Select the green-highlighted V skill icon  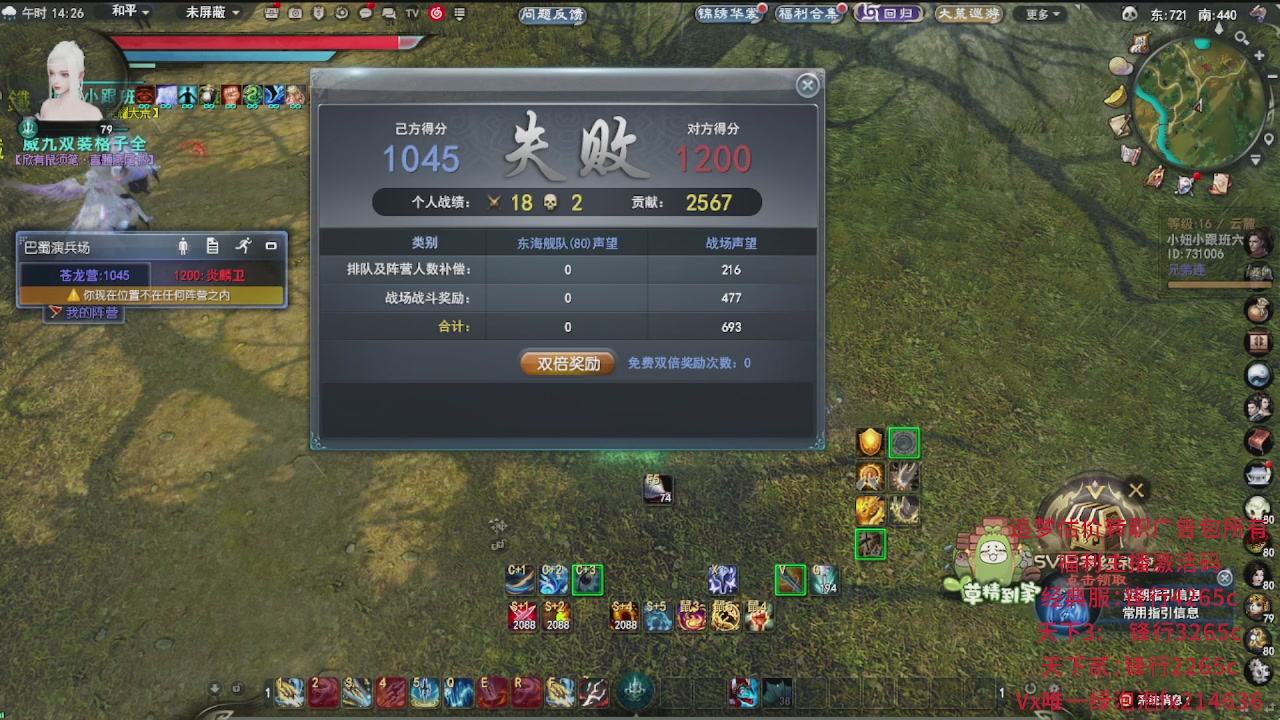click(790, 579)
